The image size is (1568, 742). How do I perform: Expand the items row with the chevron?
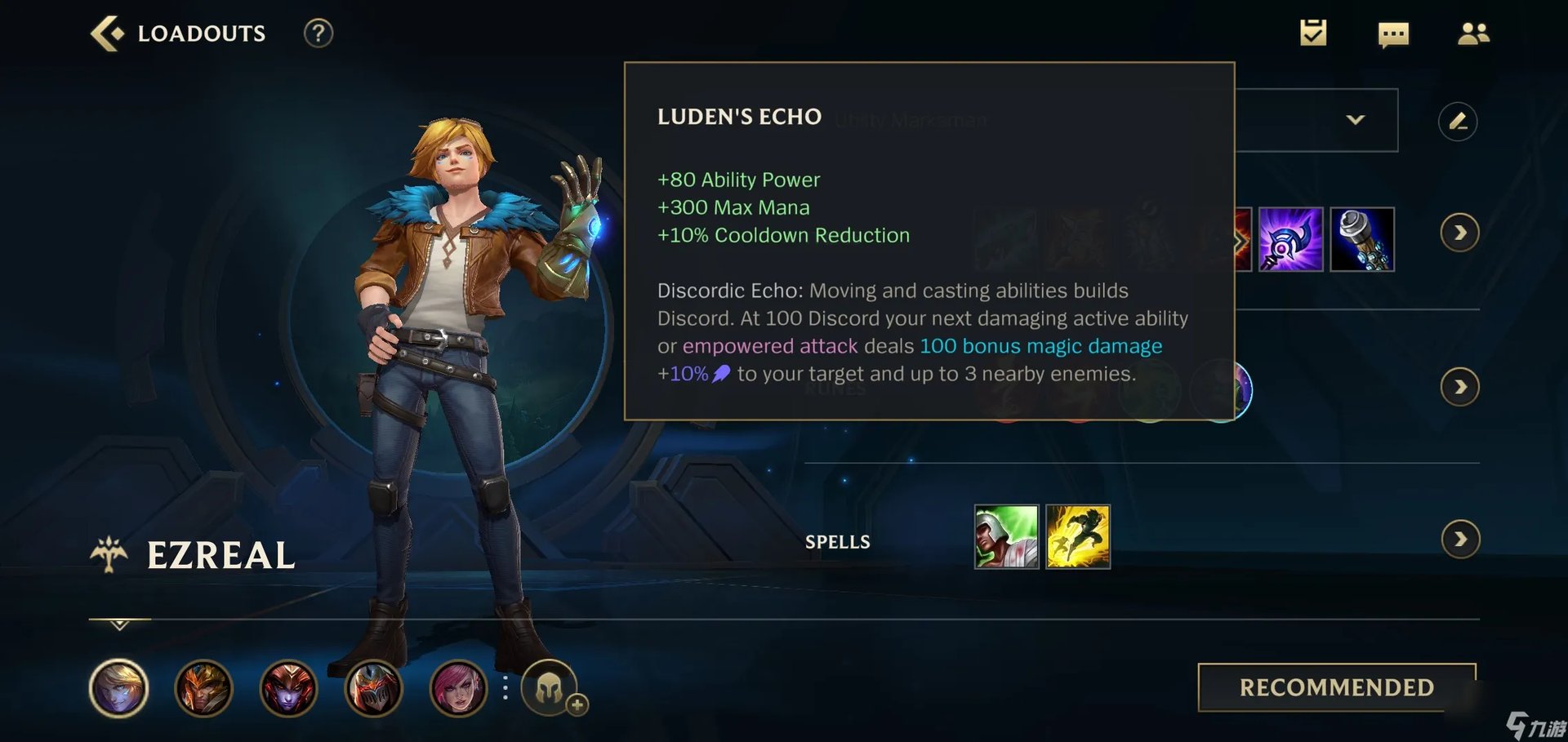pyautogui.click(x=1461, y=232)
